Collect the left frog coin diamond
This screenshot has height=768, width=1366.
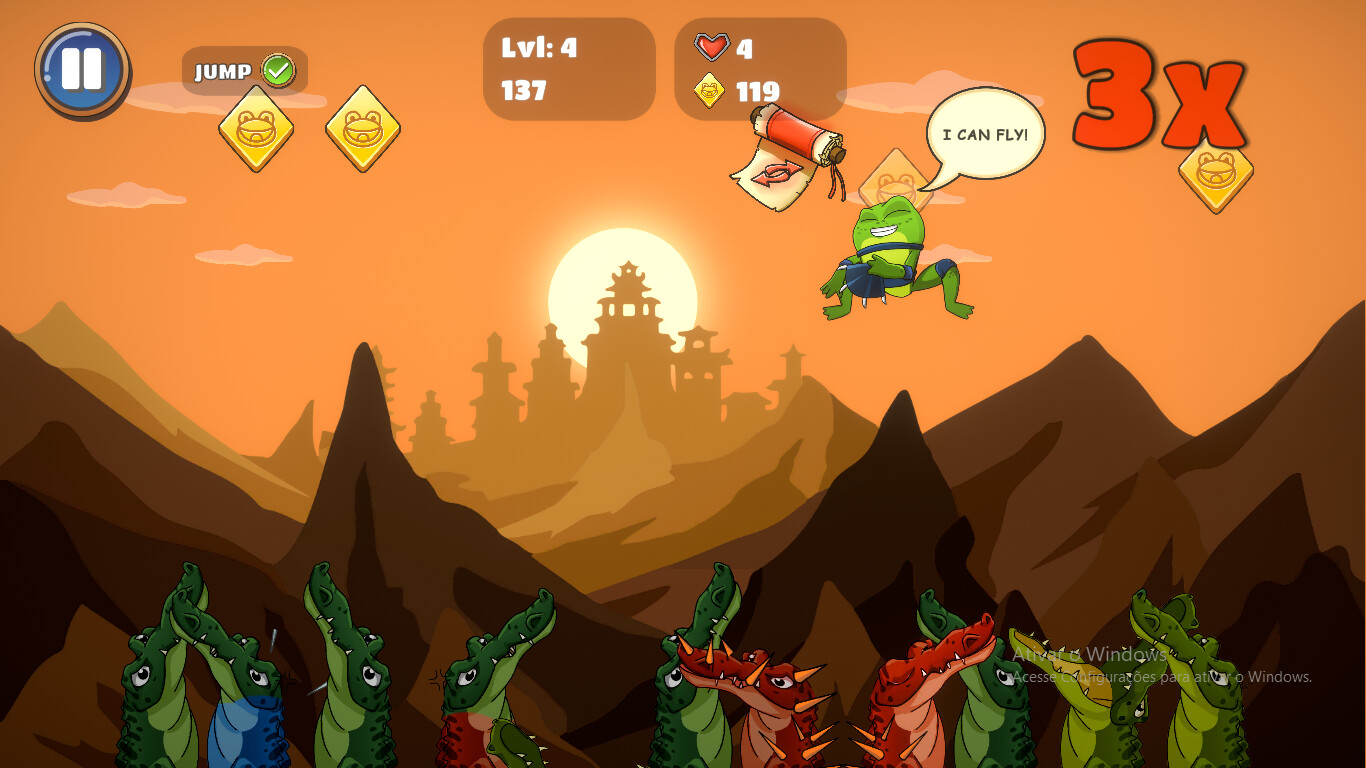[253, 131]
